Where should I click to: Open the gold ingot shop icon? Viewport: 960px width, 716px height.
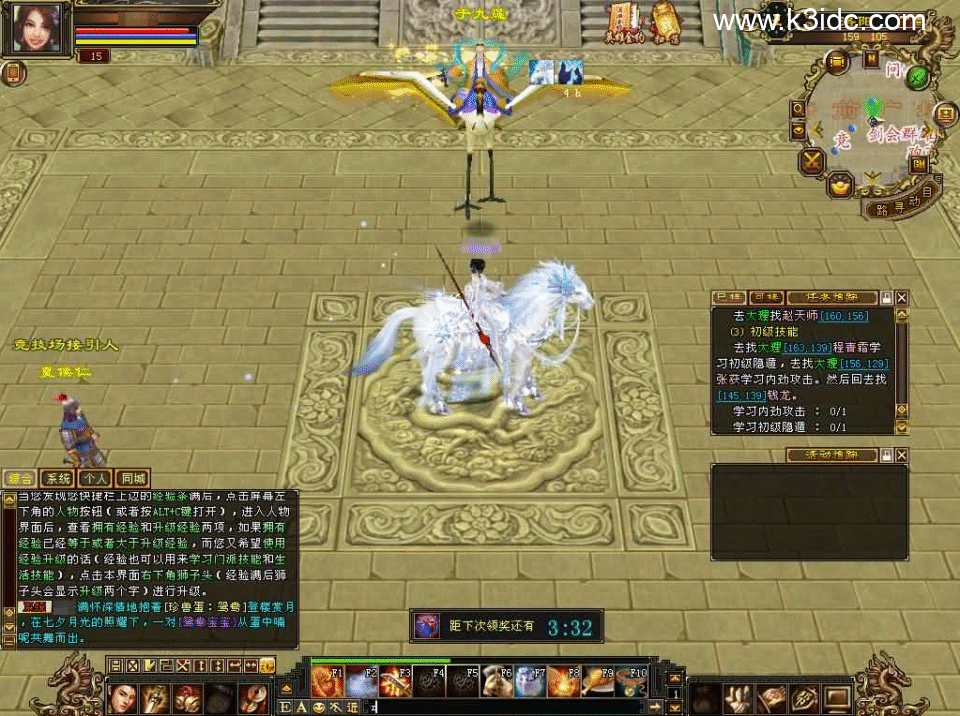[841, 185]
